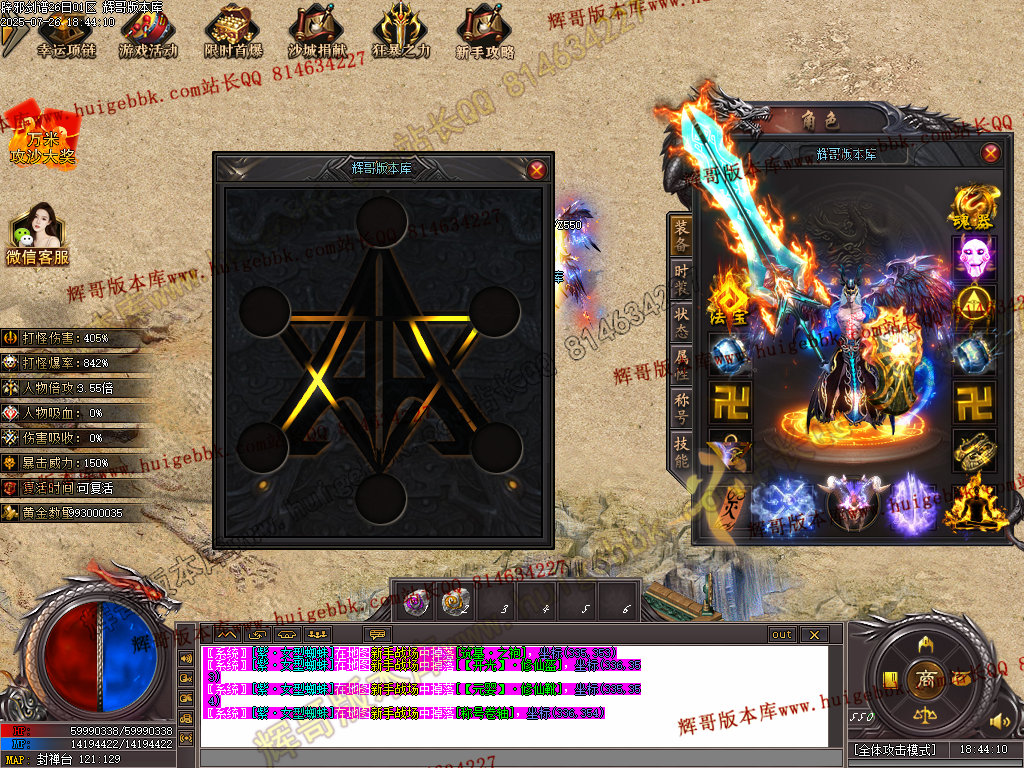
Task: Close the 角色 character panel
Action: tap(990, 153)
